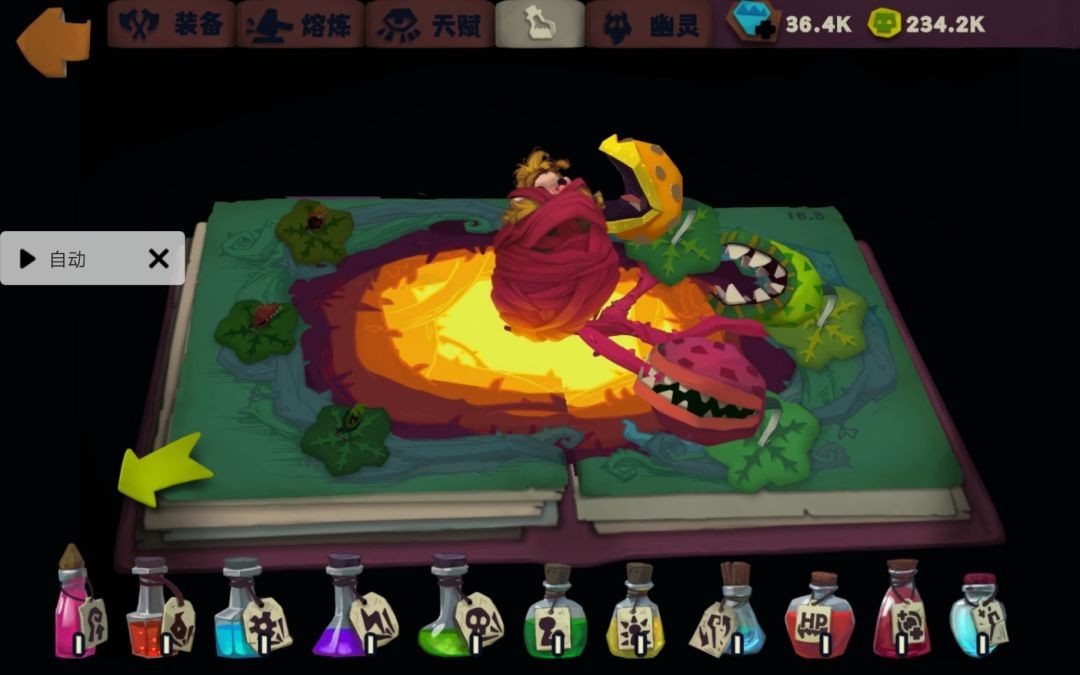Go back with the orange arrow
Viewport: 1080px width, 675px height.
pos(53,40)
